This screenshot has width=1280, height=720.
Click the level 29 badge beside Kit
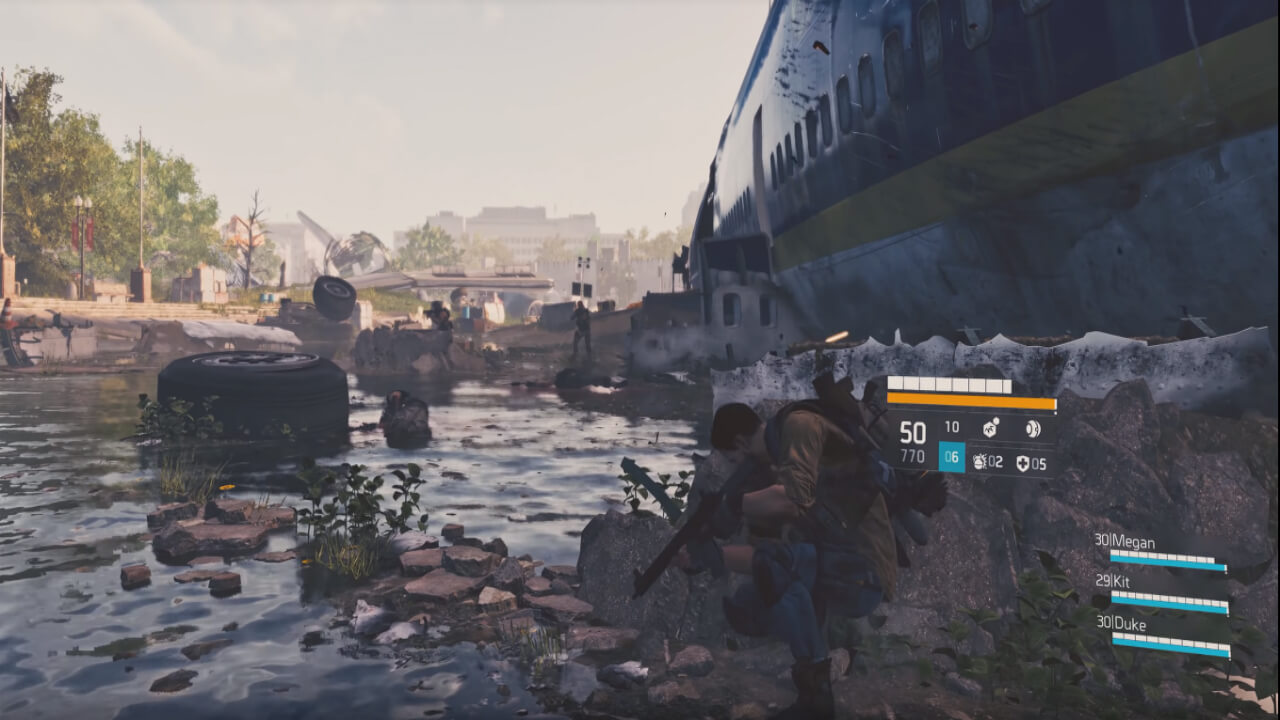coord(1102,581)
